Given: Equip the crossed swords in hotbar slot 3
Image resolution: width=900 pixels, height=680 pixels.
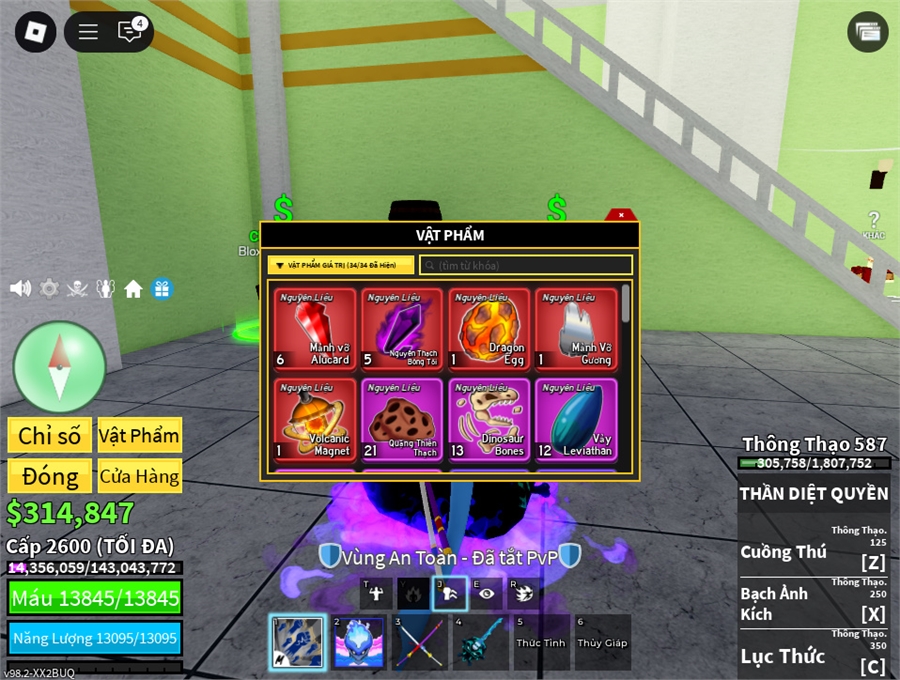Looking at the screenshot, I should click(420, 642).
